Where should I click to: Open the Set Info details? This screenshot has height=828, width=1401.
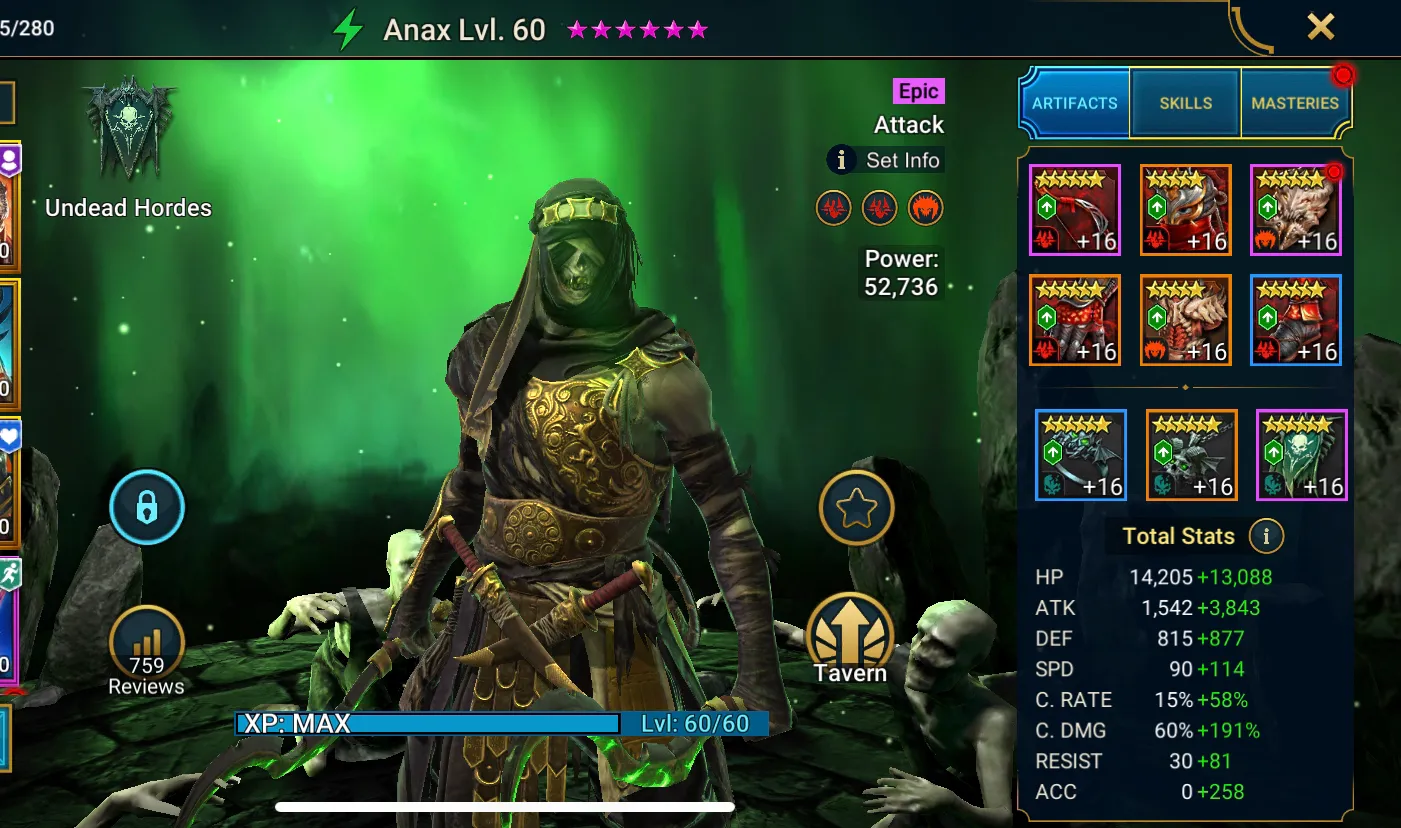[x=885, y=160]
